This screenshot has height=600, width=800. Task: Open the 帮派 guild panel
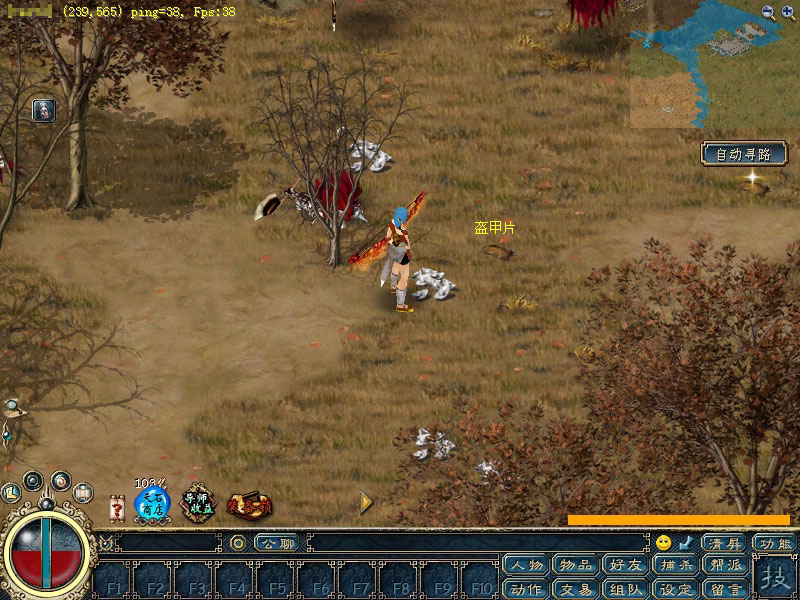(x=726, y=566)
